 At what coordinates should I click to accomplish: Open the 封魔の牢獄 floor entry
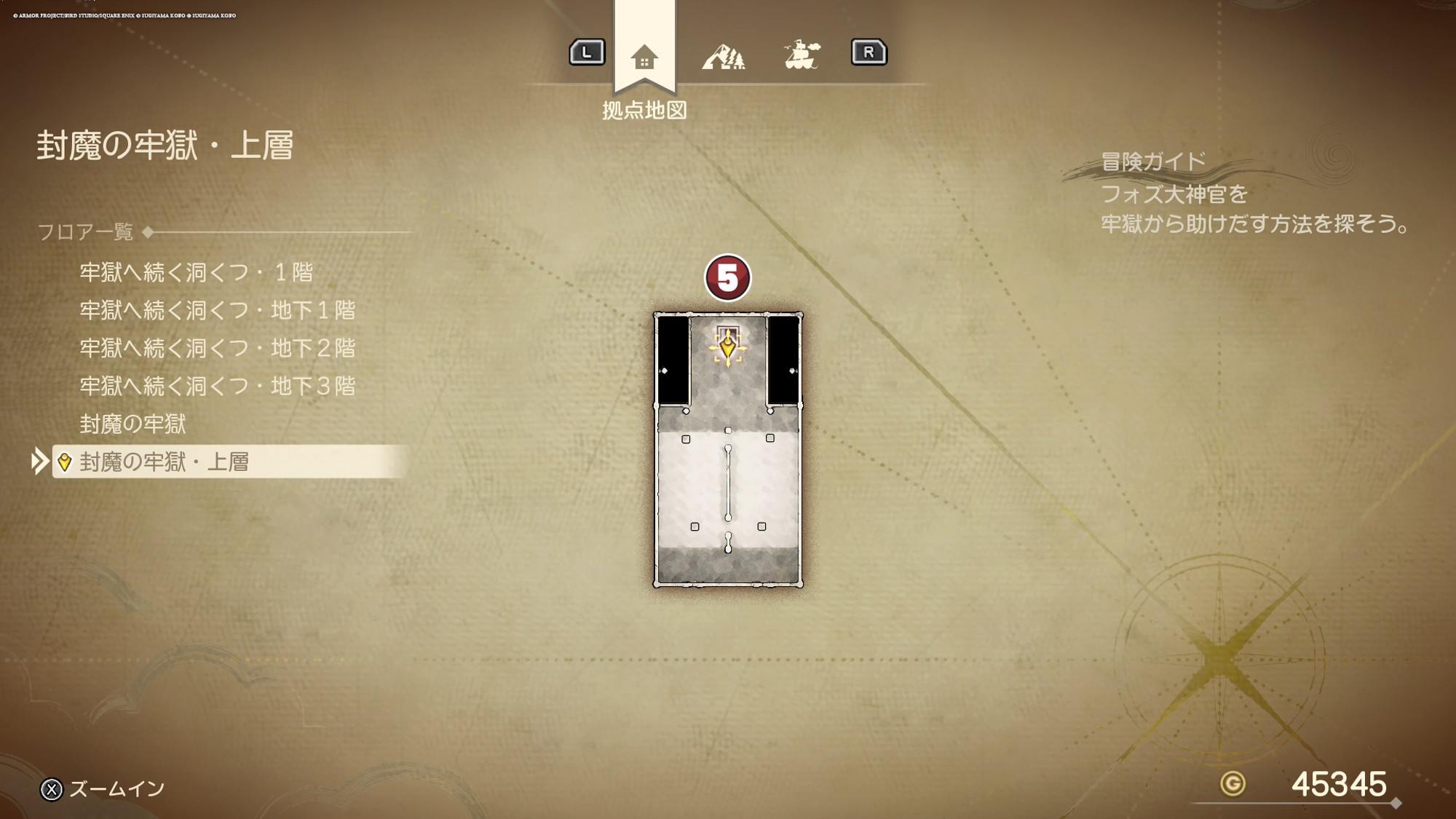click(132, 424)
